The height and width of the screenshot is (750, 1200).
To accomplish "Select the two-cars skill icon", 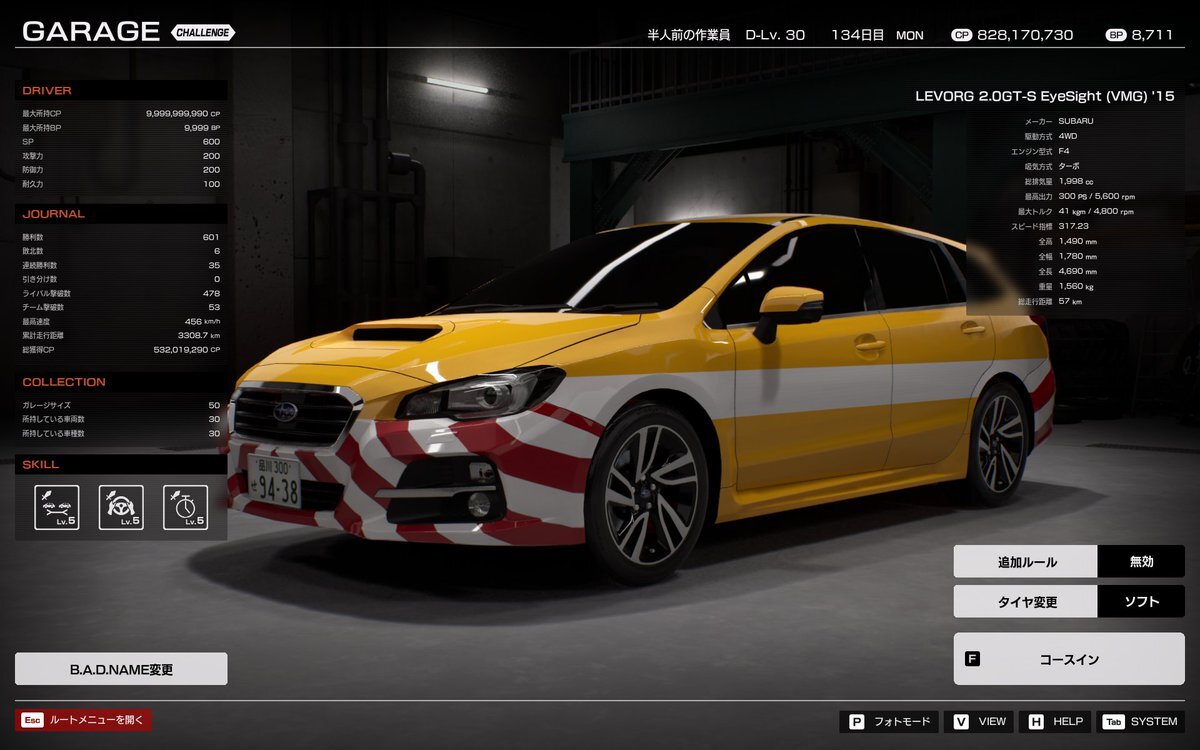I will tap(57, 507).
